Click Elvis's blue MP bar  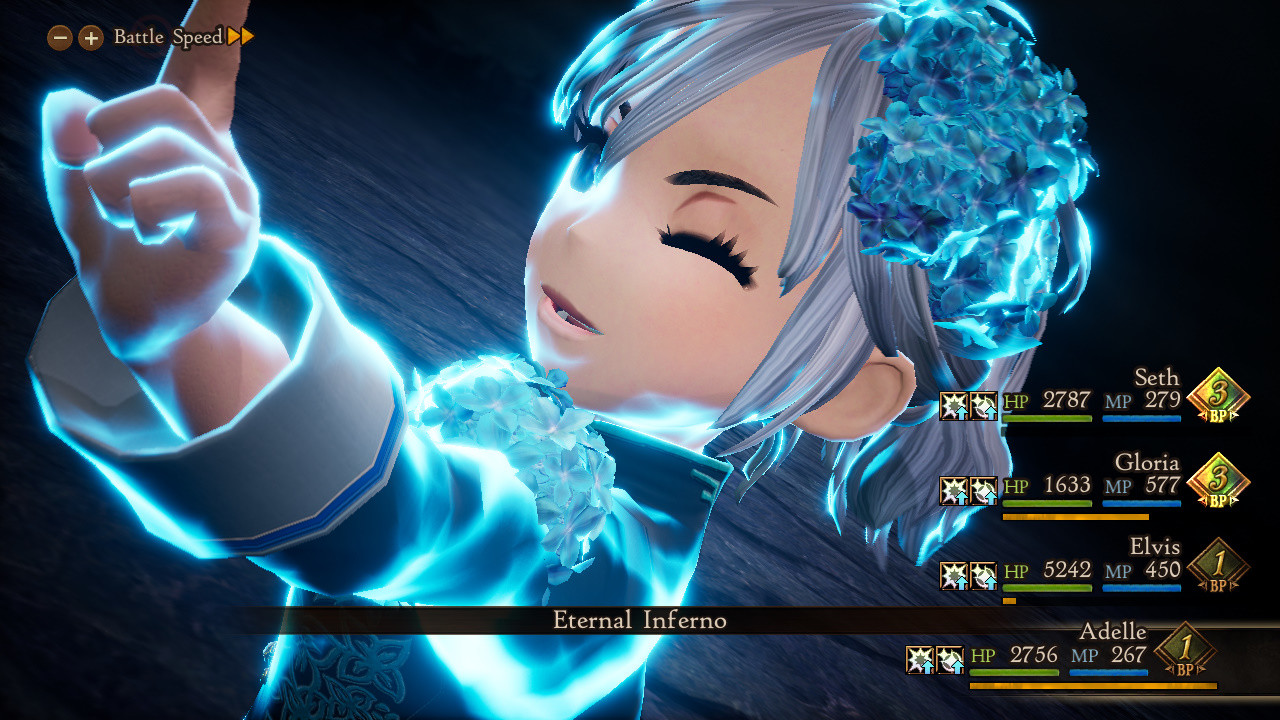1140,589
